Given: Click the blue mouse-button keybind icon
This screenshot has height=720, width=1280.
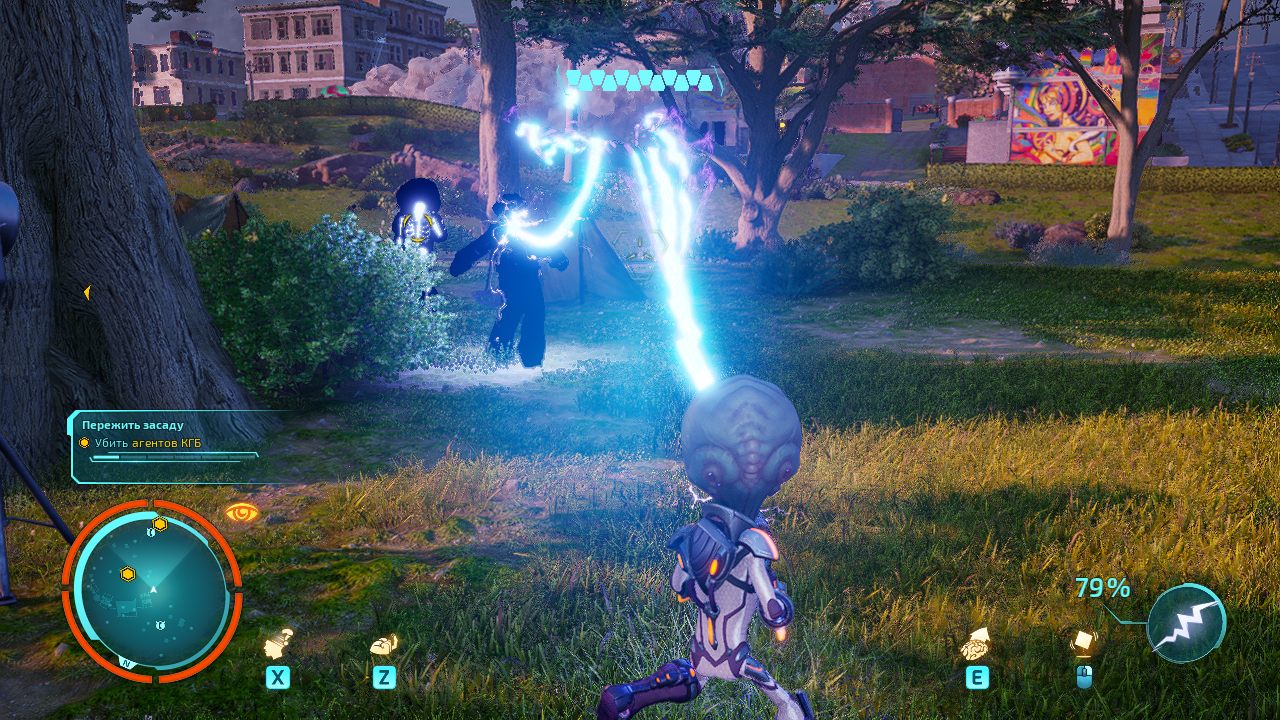Looking at the screenshot, I should coord(1087,676).
